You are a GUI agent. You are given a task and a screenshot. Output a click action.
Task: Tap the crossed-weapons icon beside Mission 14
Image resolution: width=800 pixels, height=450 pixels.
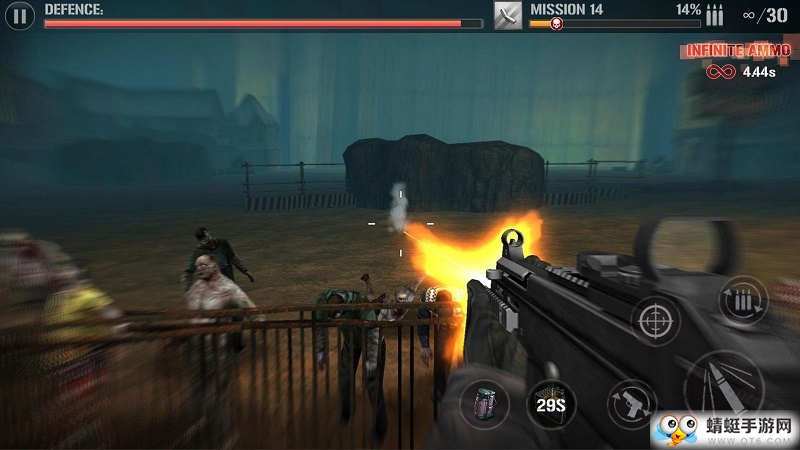pyautogui.click(x=508, y=15)
